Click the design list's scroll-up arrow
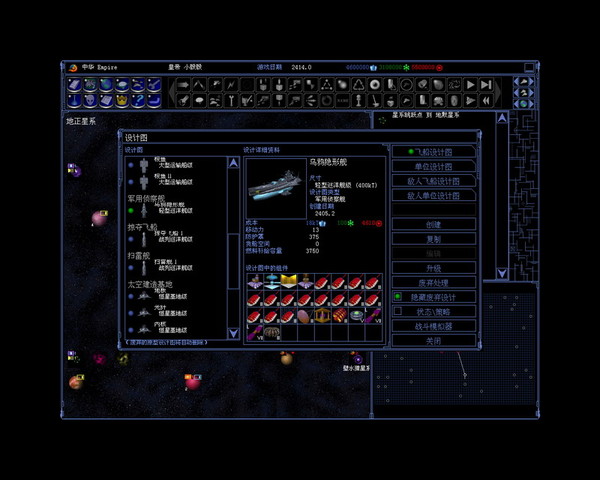 click(x=234, y=159)
